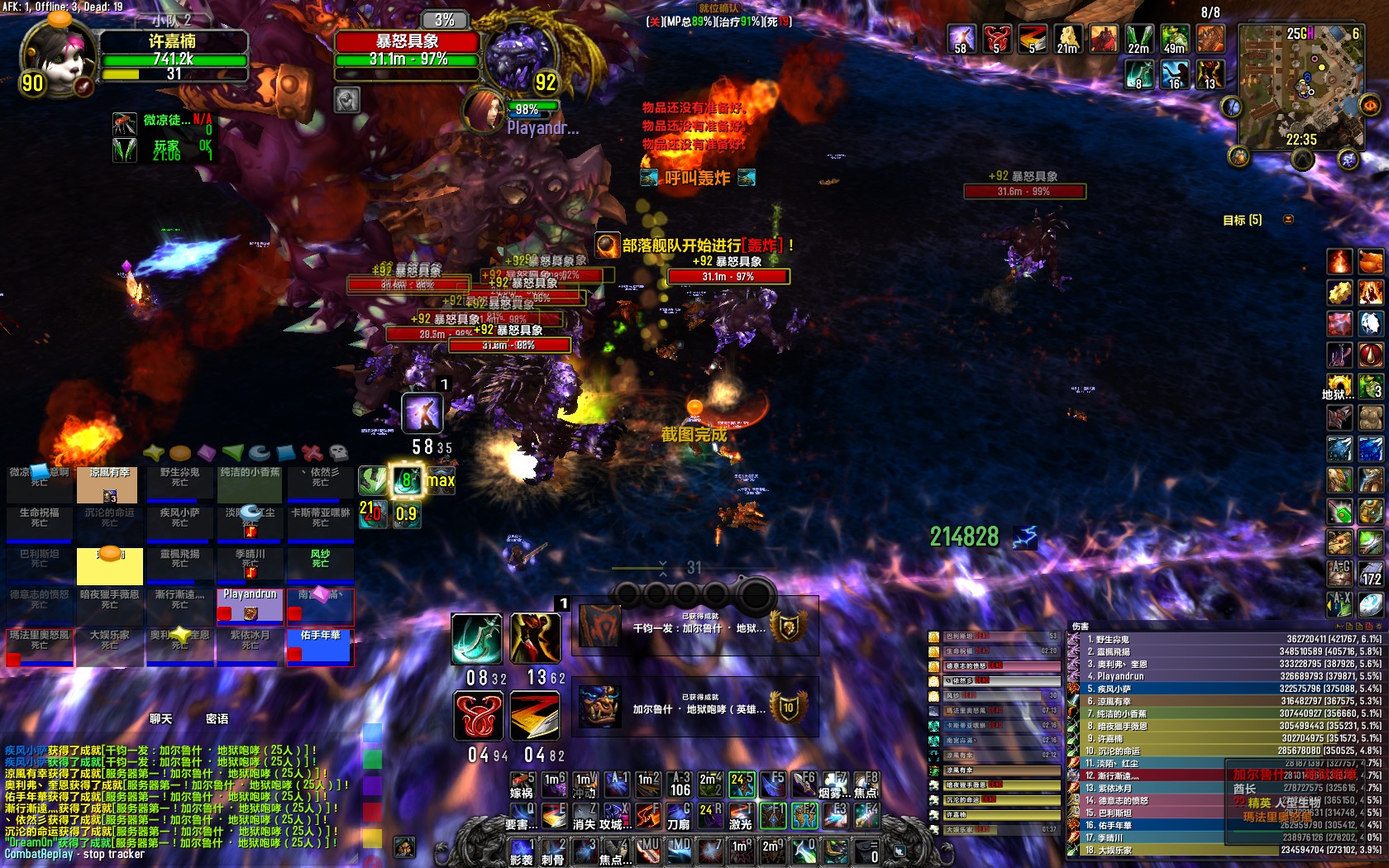This screenshot has width=1389, height=868.
Task: Cast 消失 (Vanish) from the action bar
Action: (x=583, y=814)
